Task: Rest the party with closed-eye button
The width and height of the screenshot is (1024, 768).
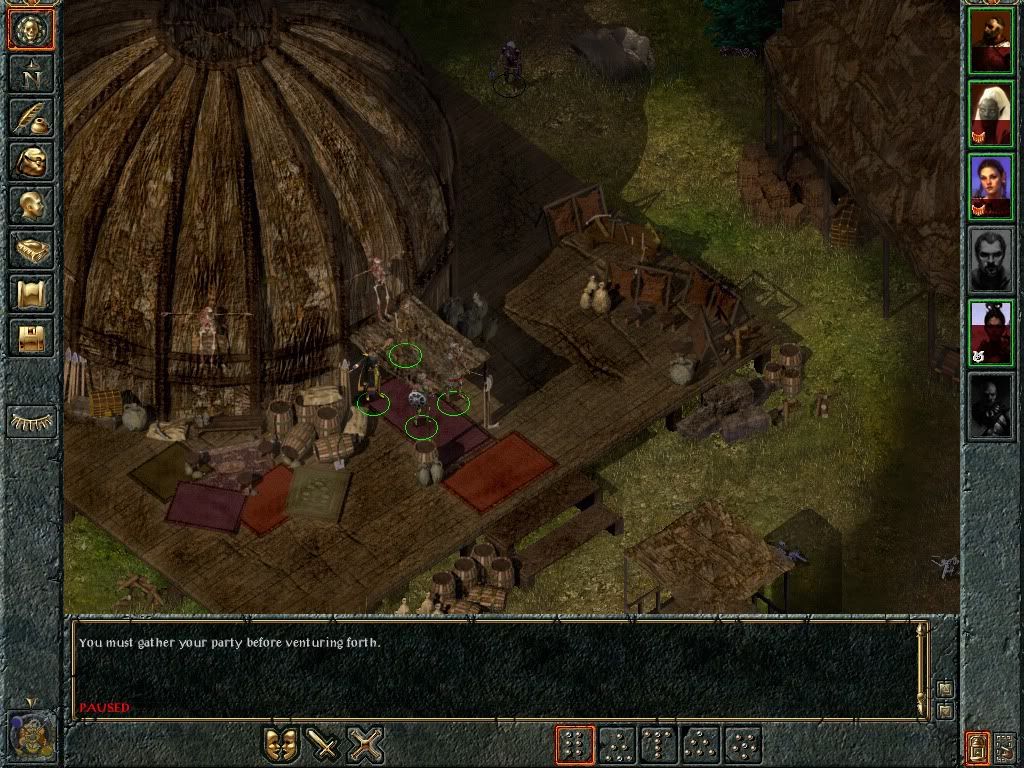Action: pyautogui.click(x=31, y=422)
